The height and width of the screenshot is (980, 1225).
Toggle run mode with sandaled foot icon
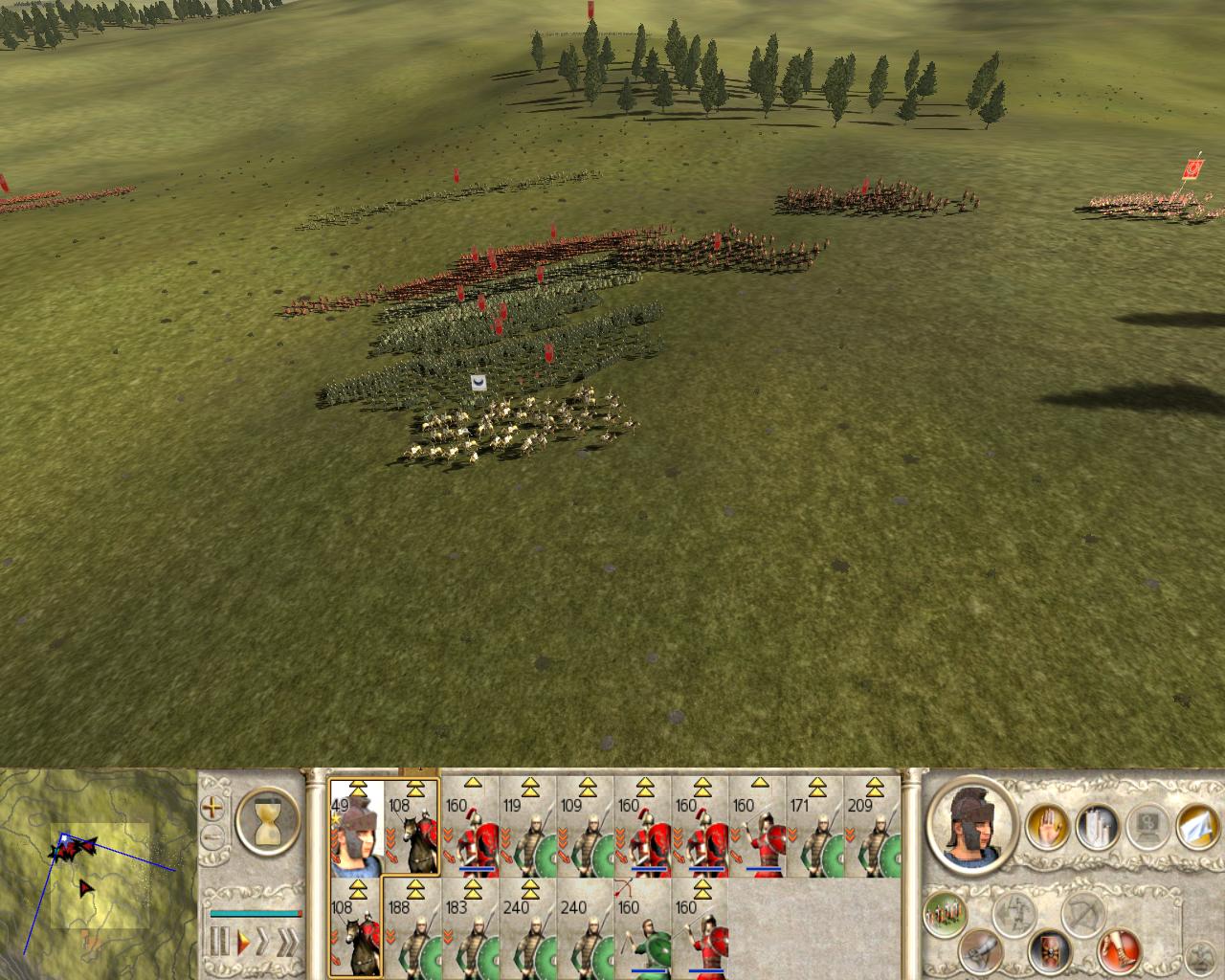point(1120,953)
